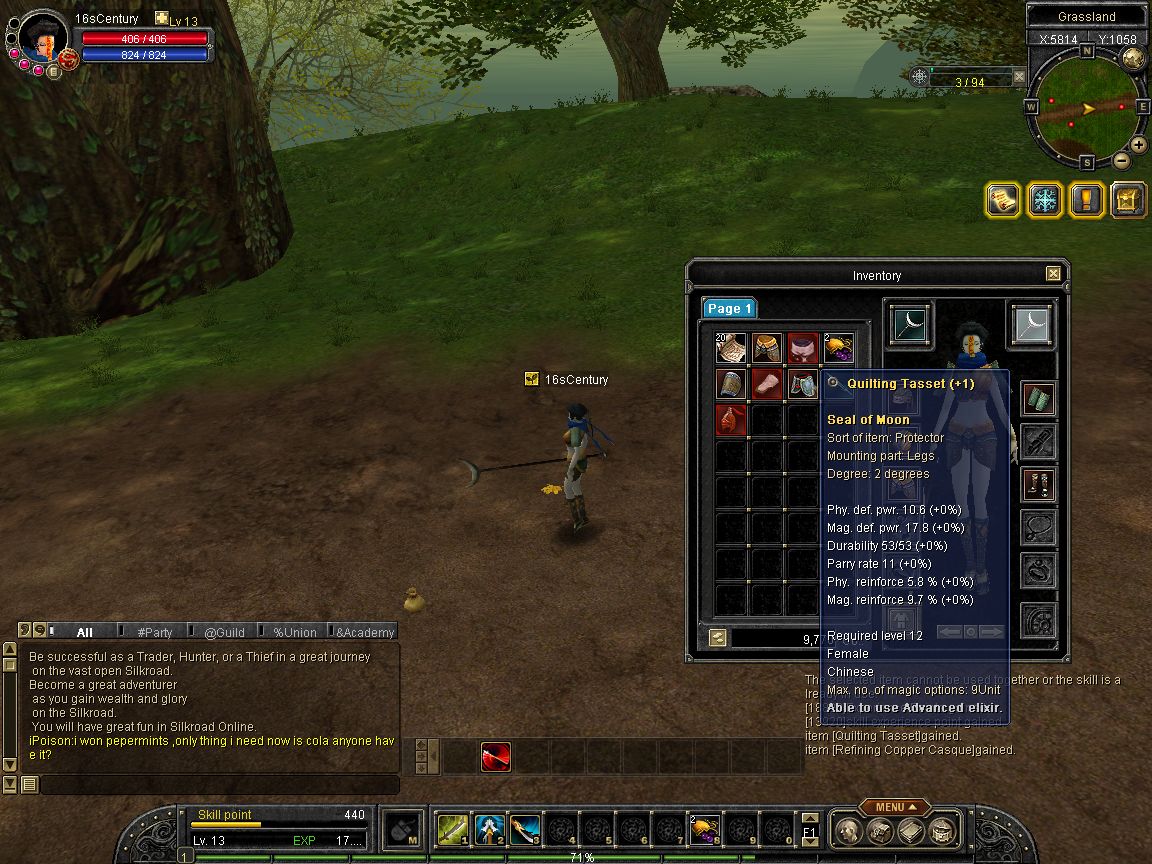This screenshot has height=864, width=1152.
Task: Switch chat to the @Guild tab
Action: (224, 632)
